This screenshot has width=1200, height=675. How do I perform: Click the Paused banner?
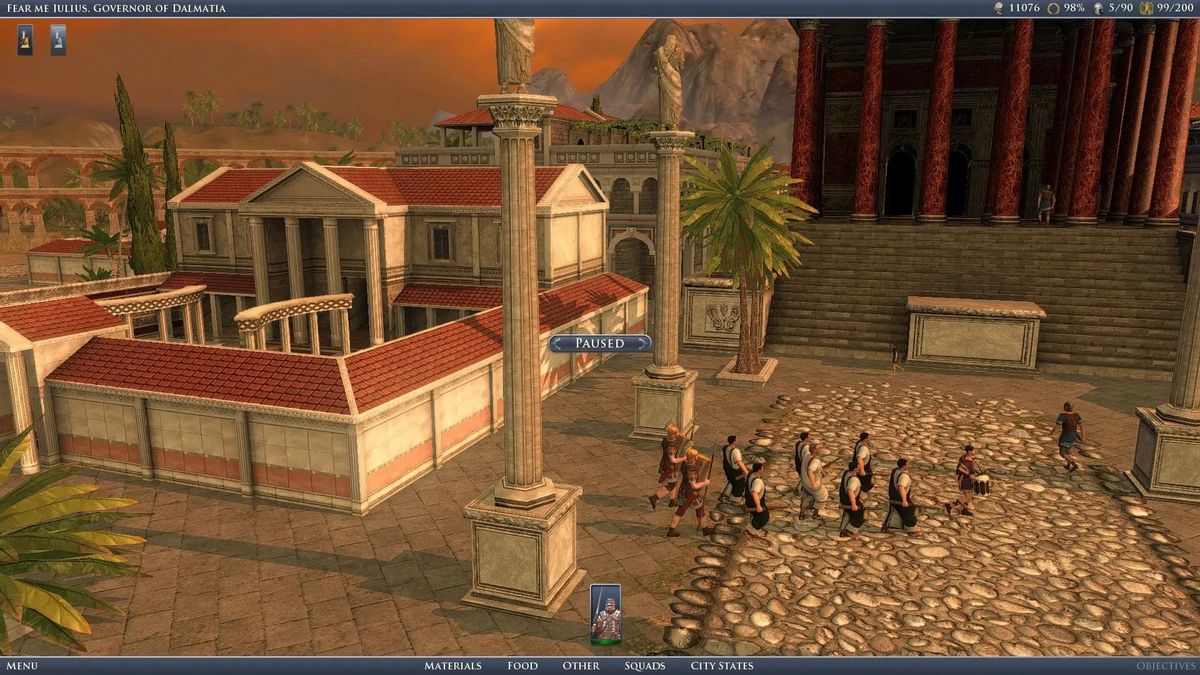600,343
